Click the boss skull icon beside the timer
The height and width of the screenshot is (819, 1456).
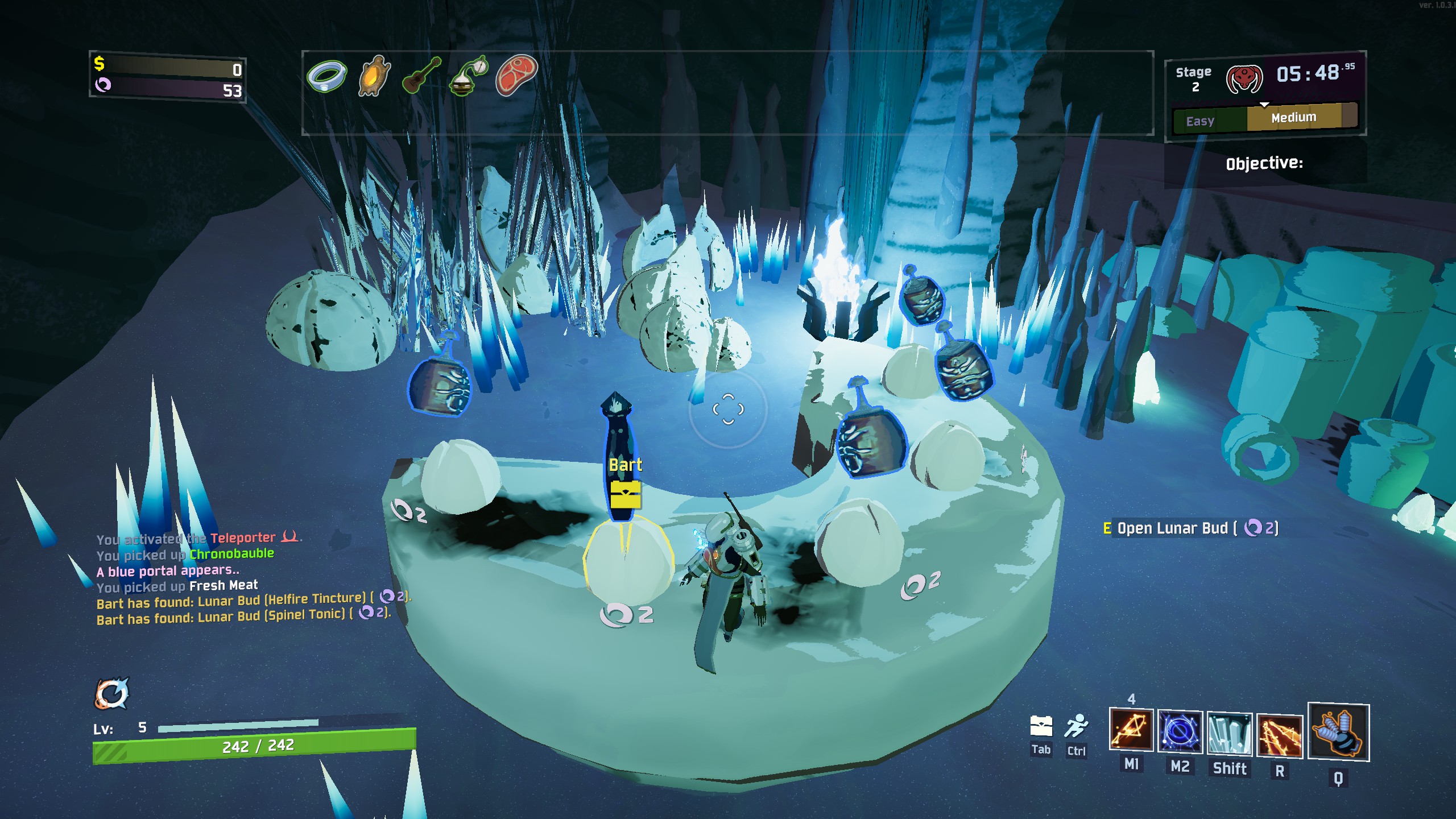click(x=1244, y=78)
